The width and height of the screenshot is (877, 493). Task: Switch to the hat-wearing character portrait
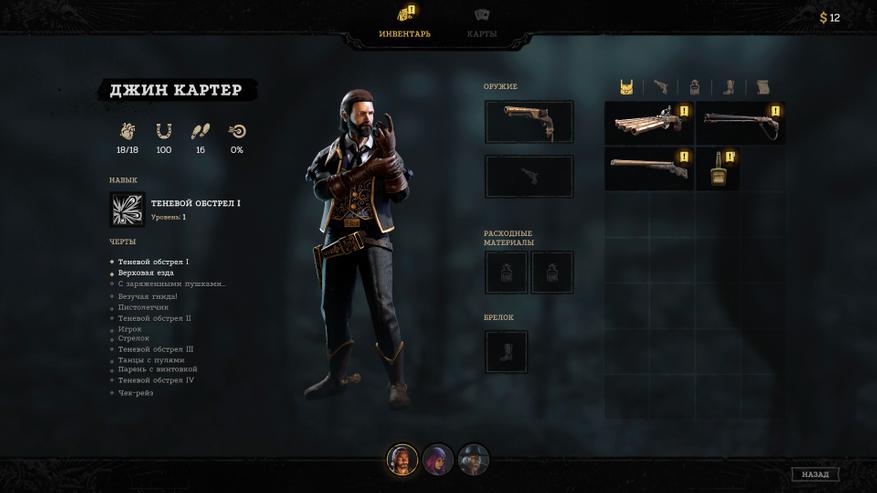pyautogui.click(x=474, y=460)
